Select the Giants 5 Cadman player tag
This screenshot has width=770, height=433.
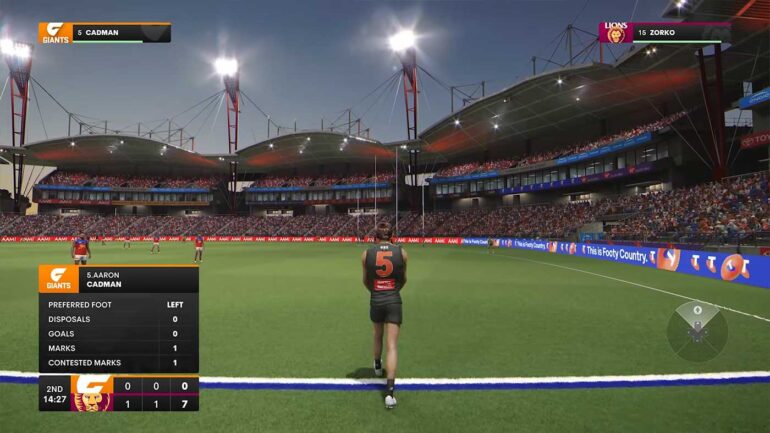tap(104, 33)
